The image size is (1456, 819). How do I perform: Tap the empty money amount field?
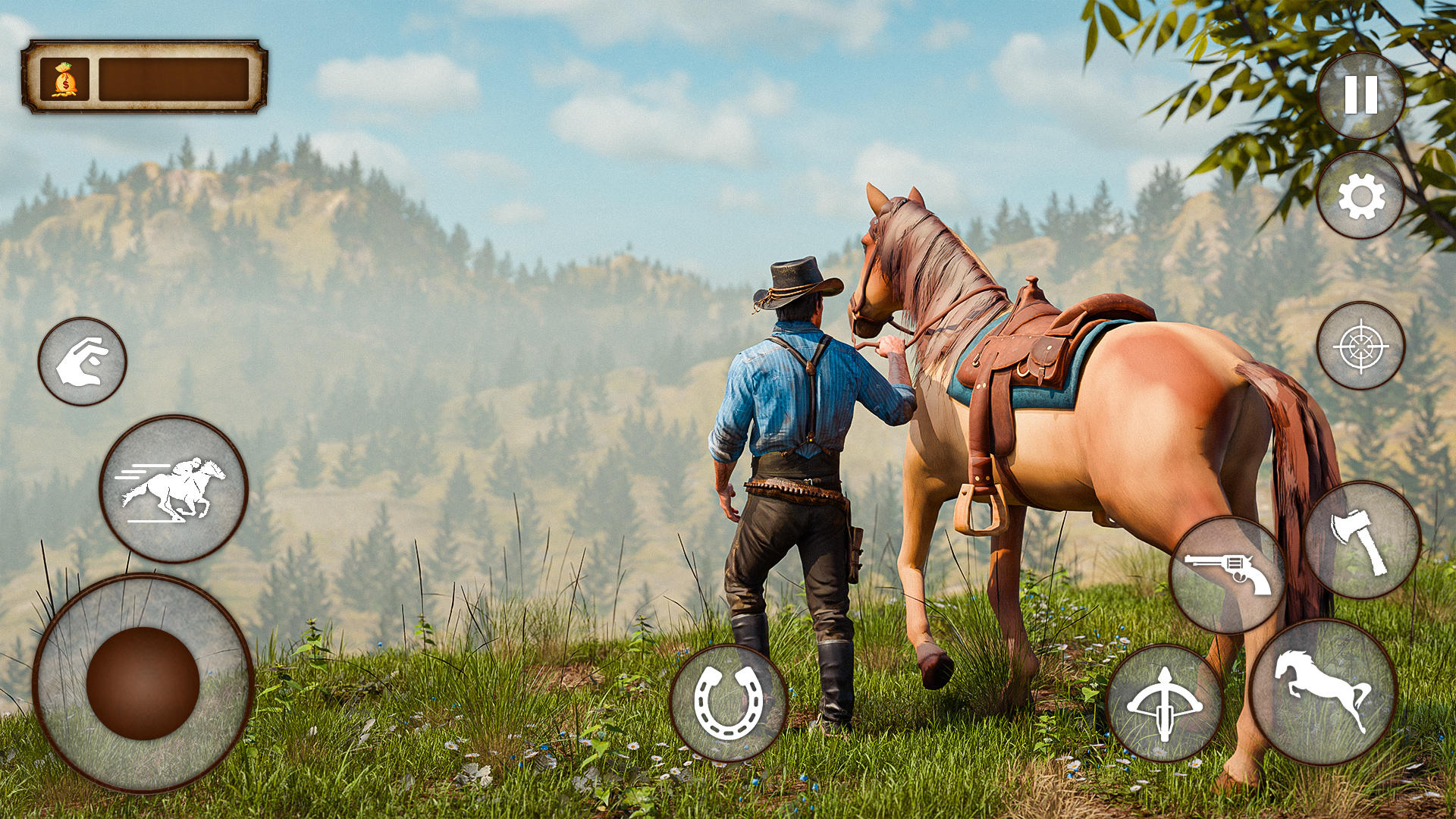[173, 79]
